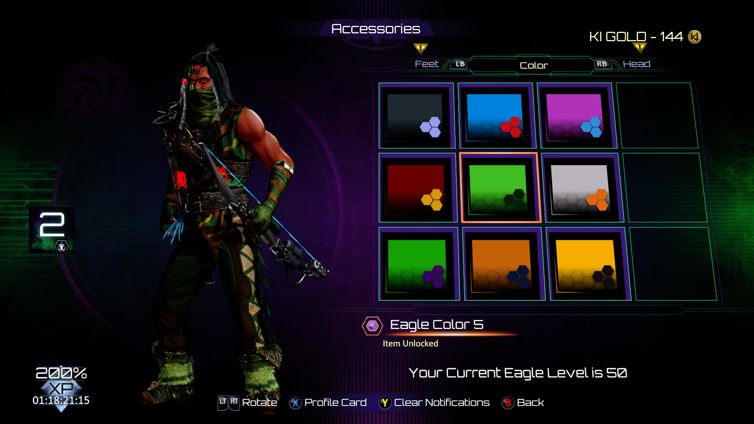
Task: Open the Color category tab
Action: point(533,65)
